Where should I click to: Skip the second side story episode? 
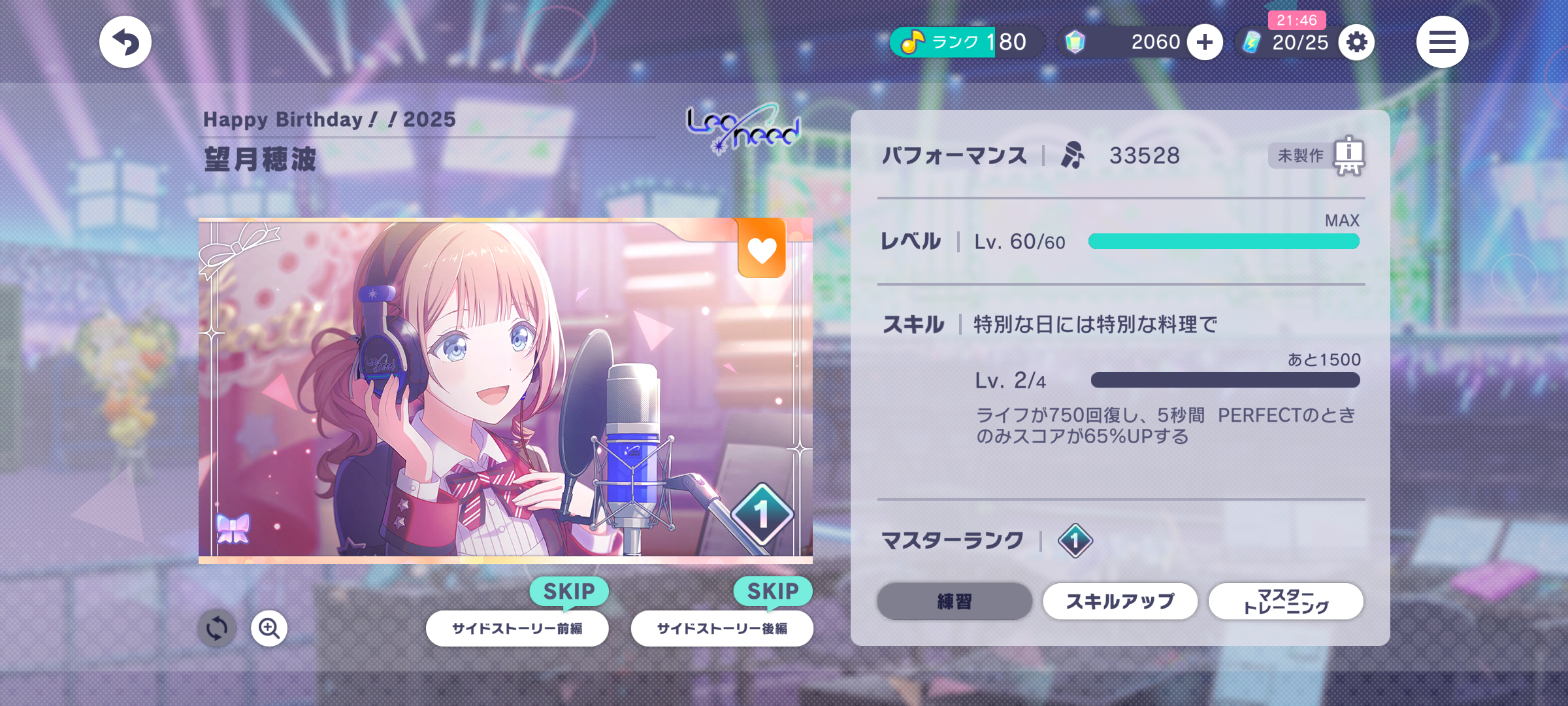click(x=773, y=591)
